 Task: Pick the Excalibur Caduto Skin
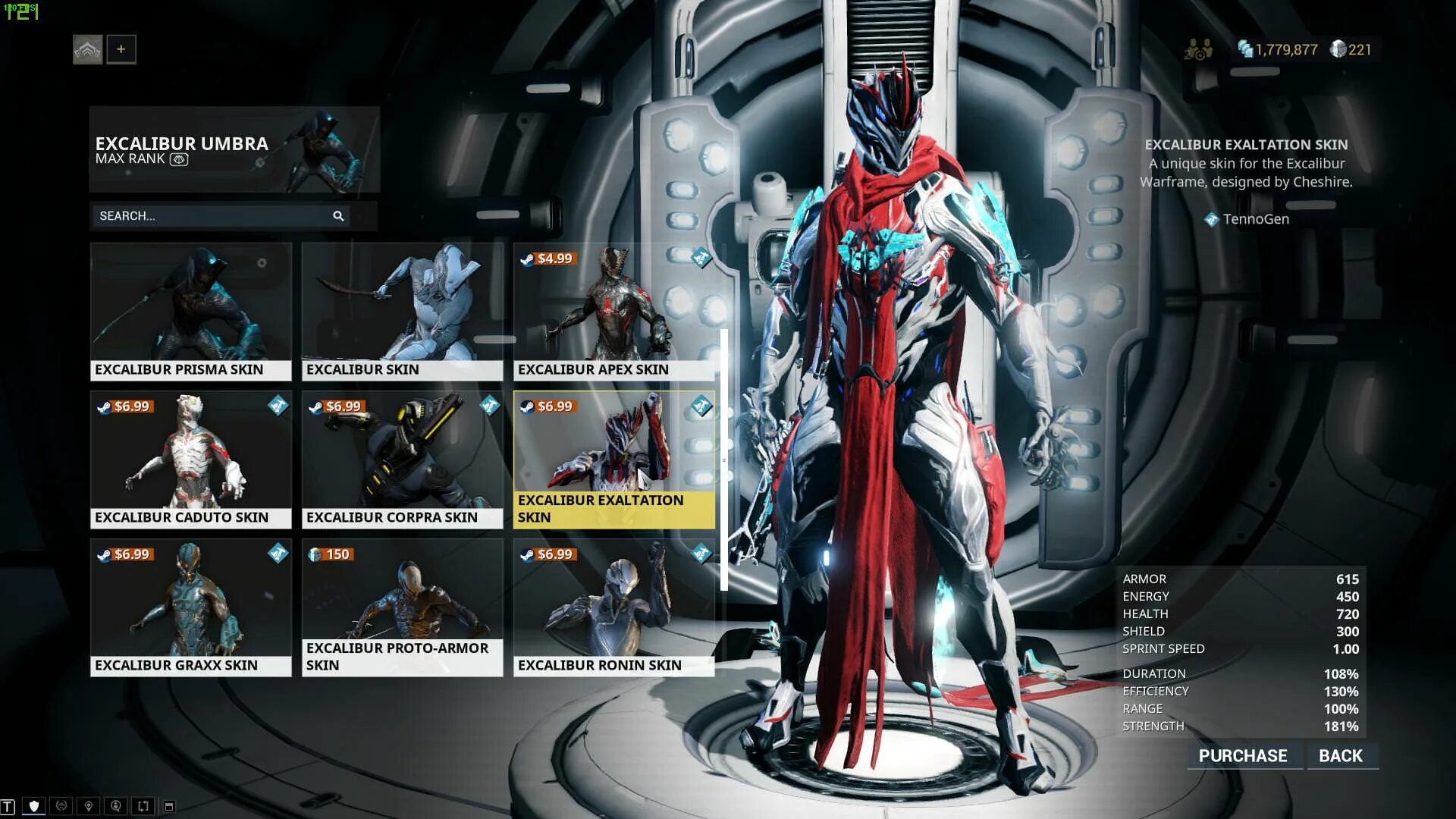click(190, 459)
